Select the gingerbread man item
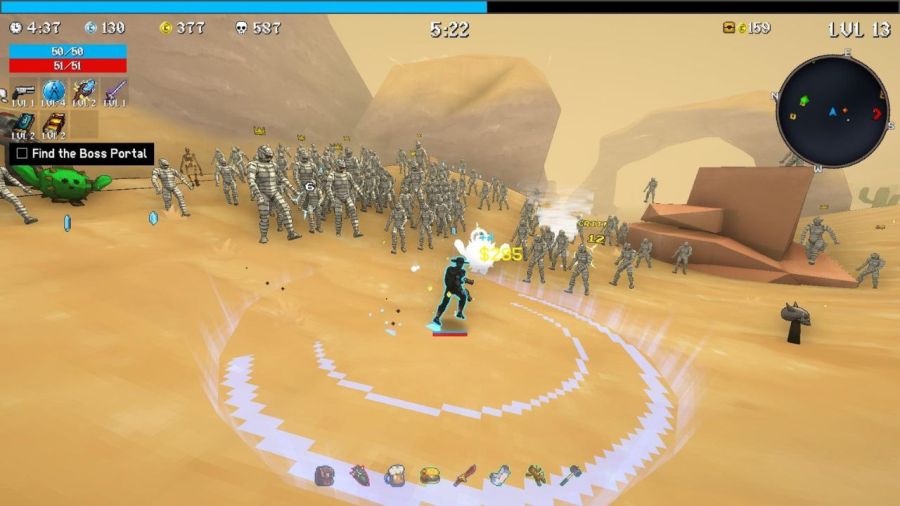 point(536,475)
